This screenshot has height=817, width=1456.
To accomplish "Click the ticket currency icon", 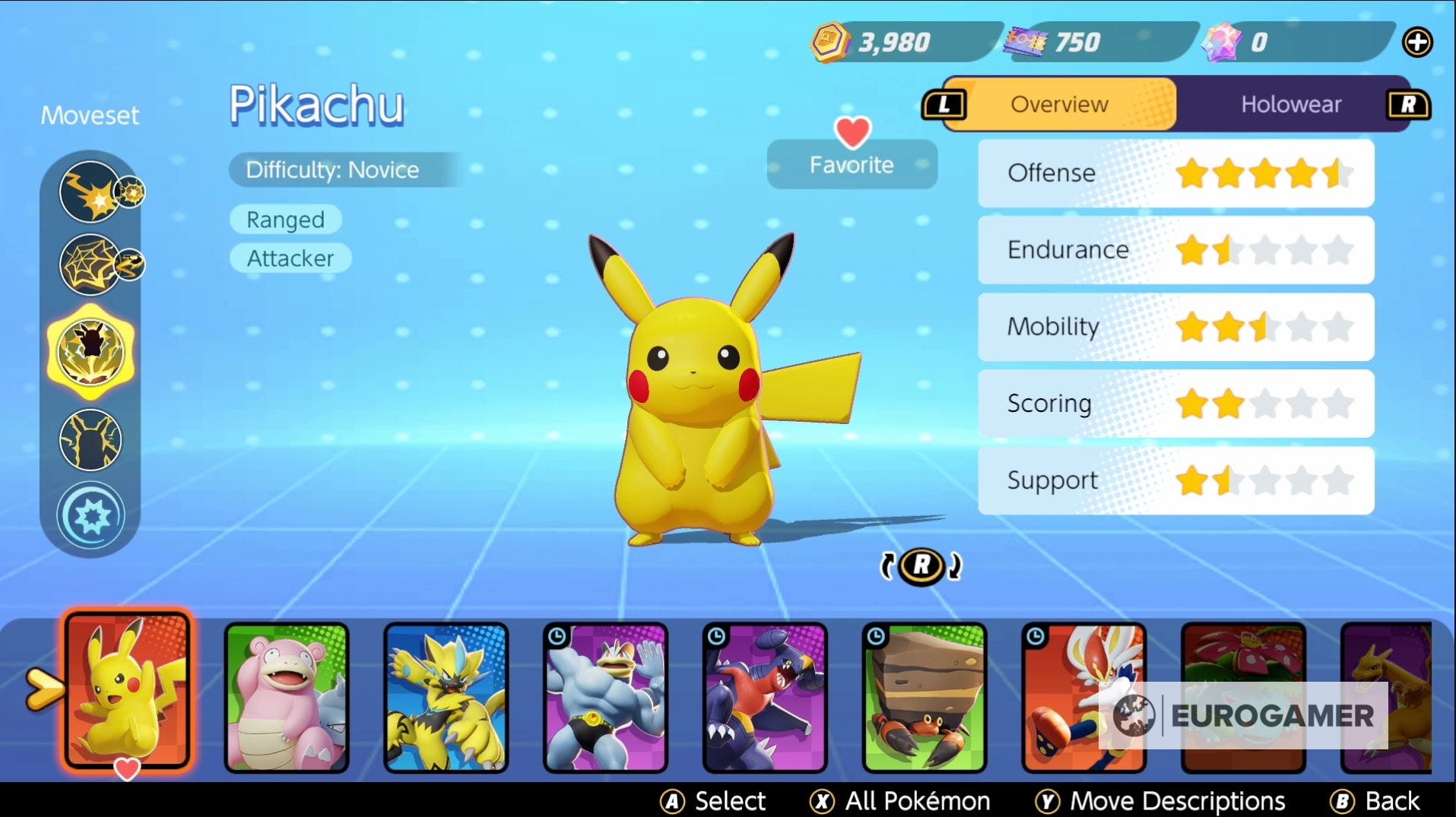I will pyautogui.click(x=1024, y=42).
